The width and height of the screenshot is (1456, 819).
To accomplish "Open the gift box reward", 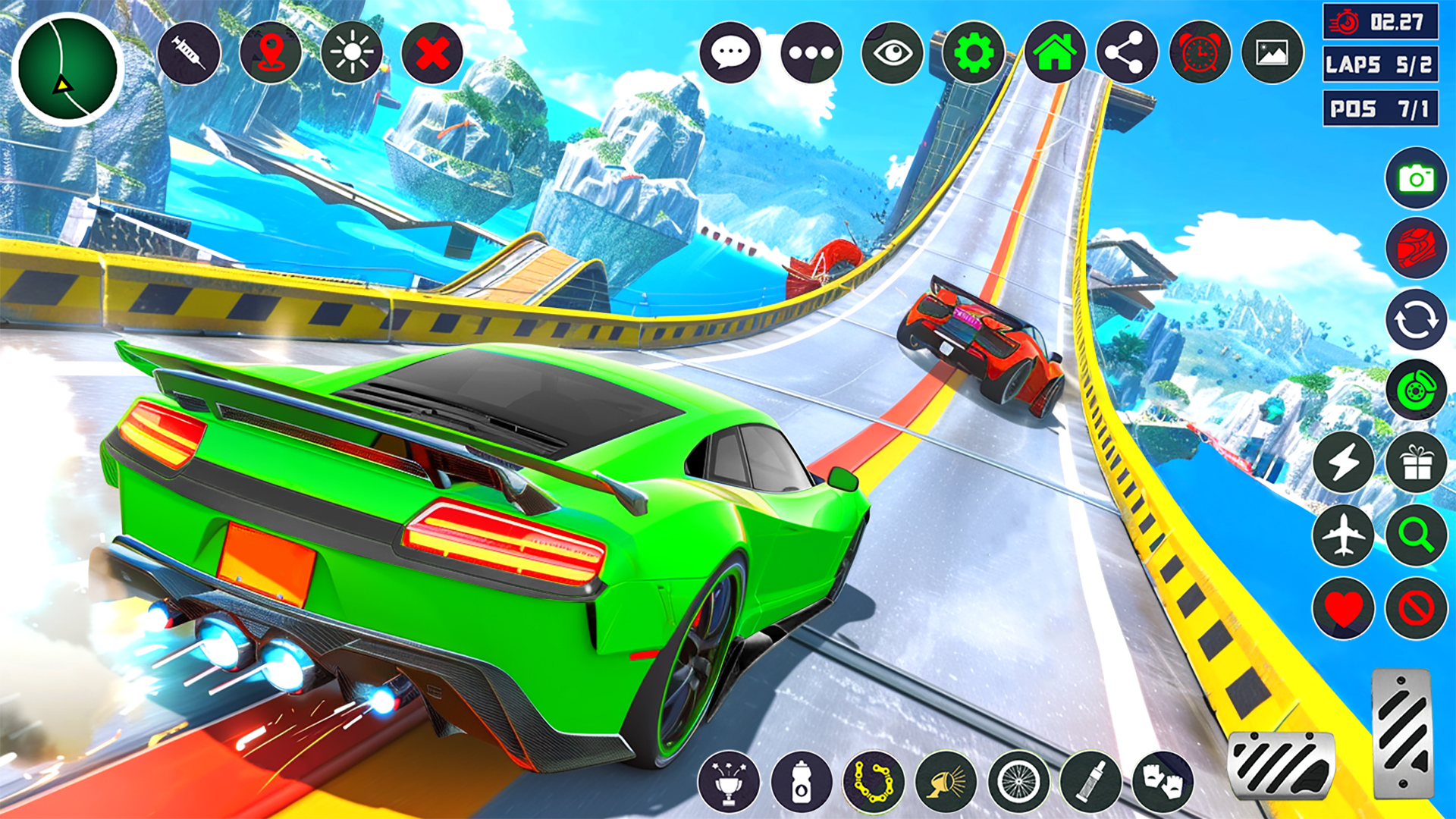I will click(x=1416, y=463).
